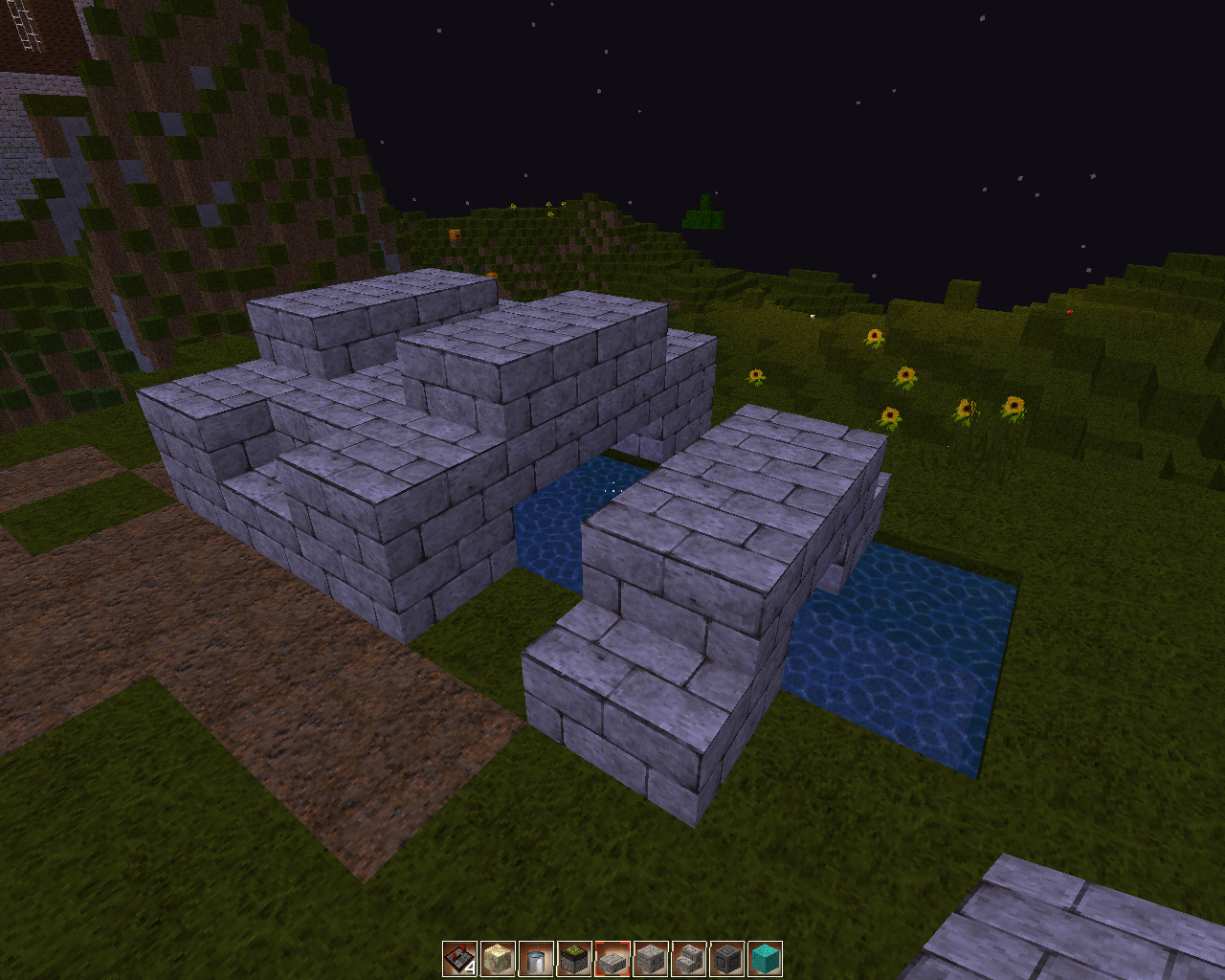Select the stone brick stairs slot
The height and width of the screenshot is (980, 1225).
(689, 958)
